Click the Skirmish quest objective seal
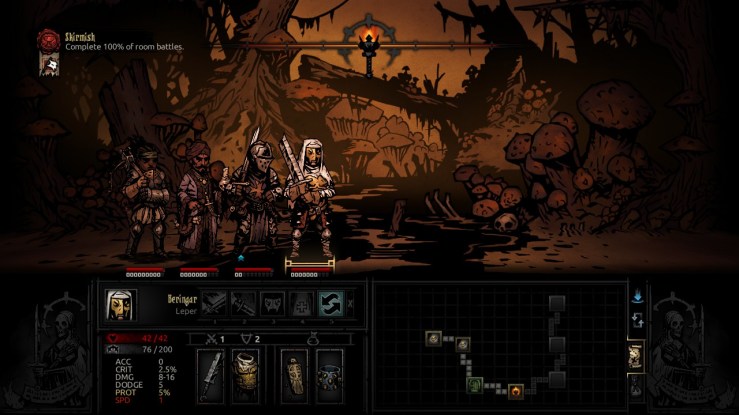 (47, 39)
